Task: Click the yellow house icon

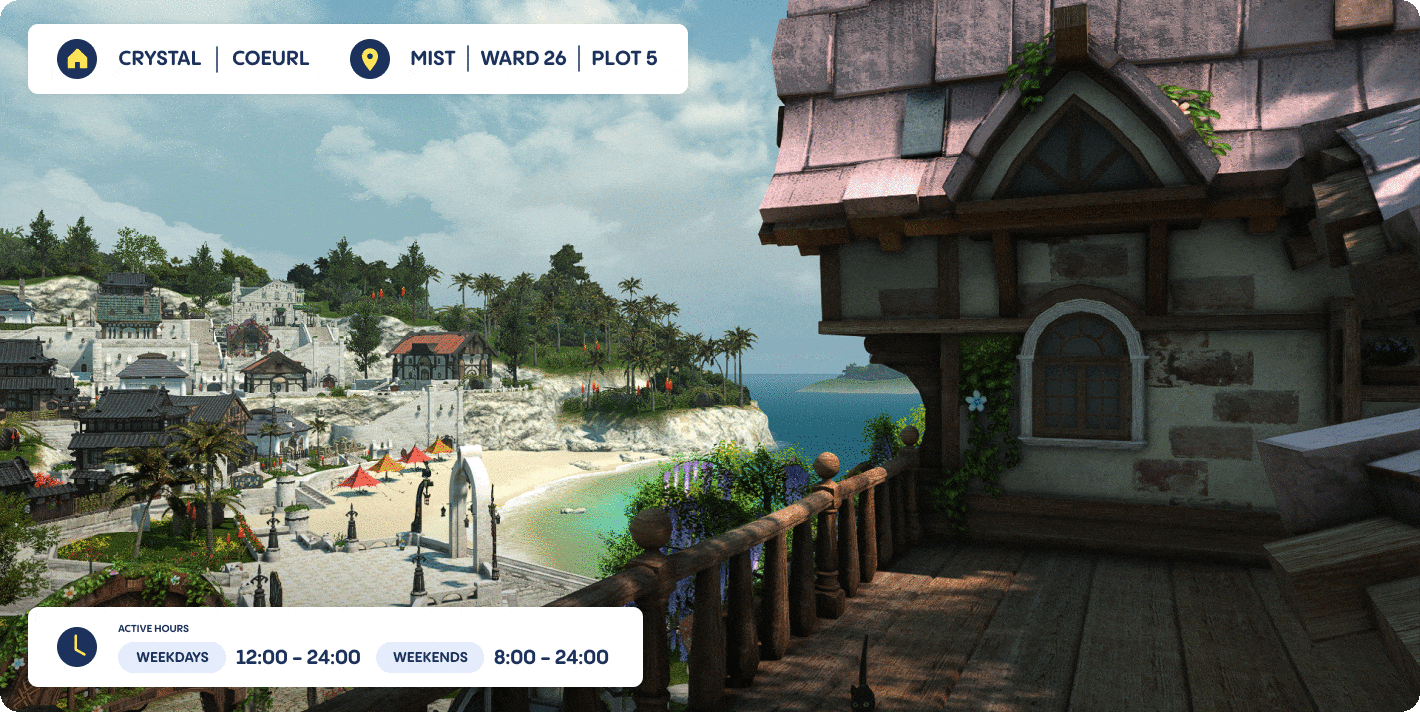Action: coord(77,59)
